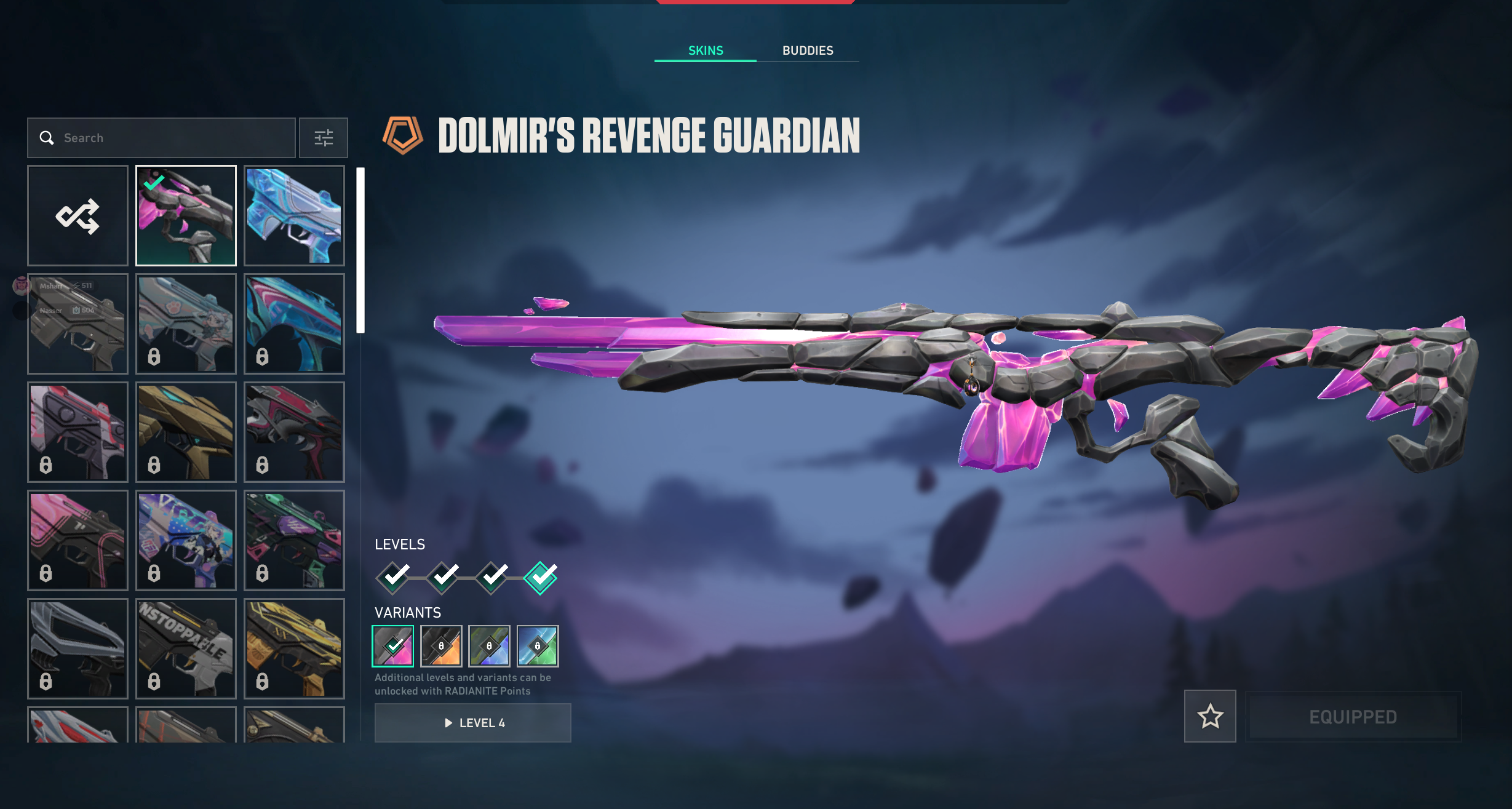This screenshot has height=809, width=1512.
Task: Open the skin filter options
Action: [x=324, y=138]
